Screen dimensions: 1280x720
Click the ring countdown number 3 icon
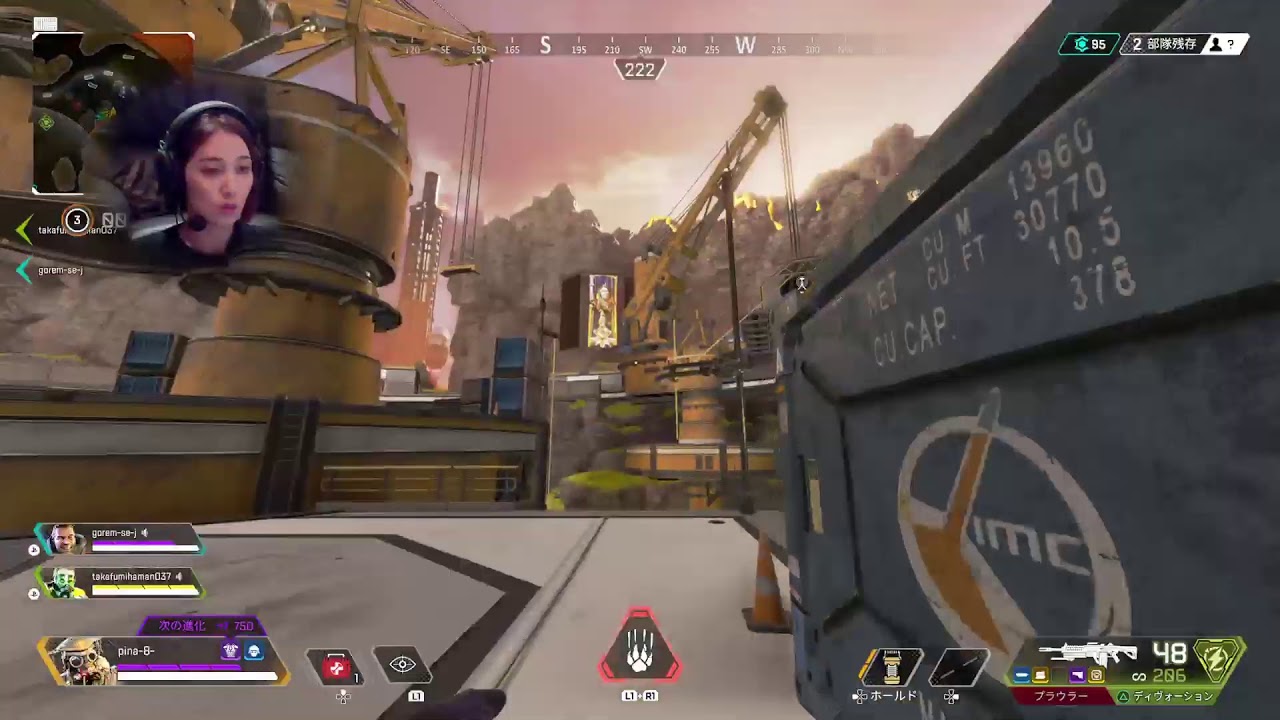tap(76, 220)
